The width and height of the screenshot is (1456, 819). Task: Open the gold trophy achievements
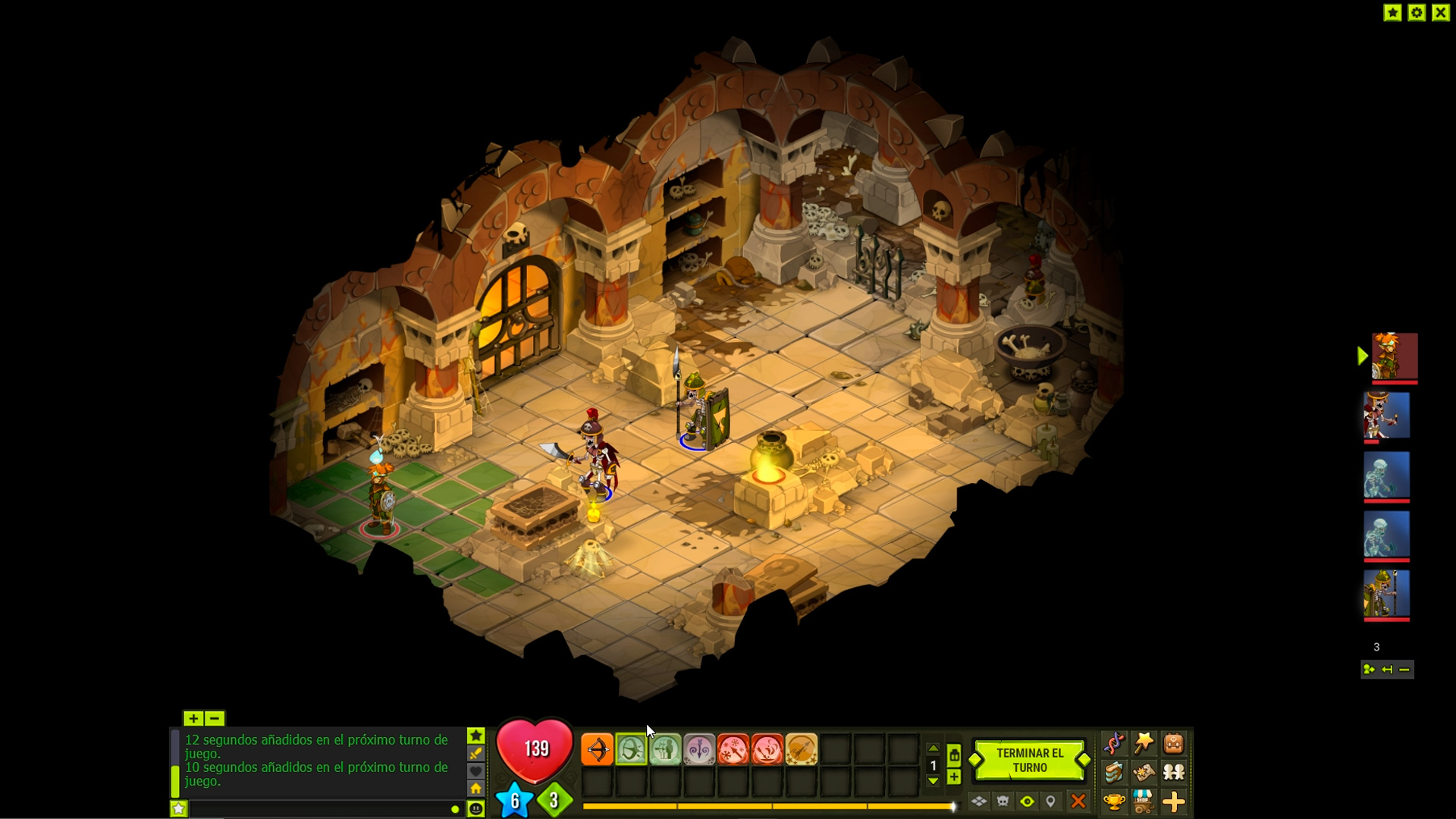(x=1114, y=801)
